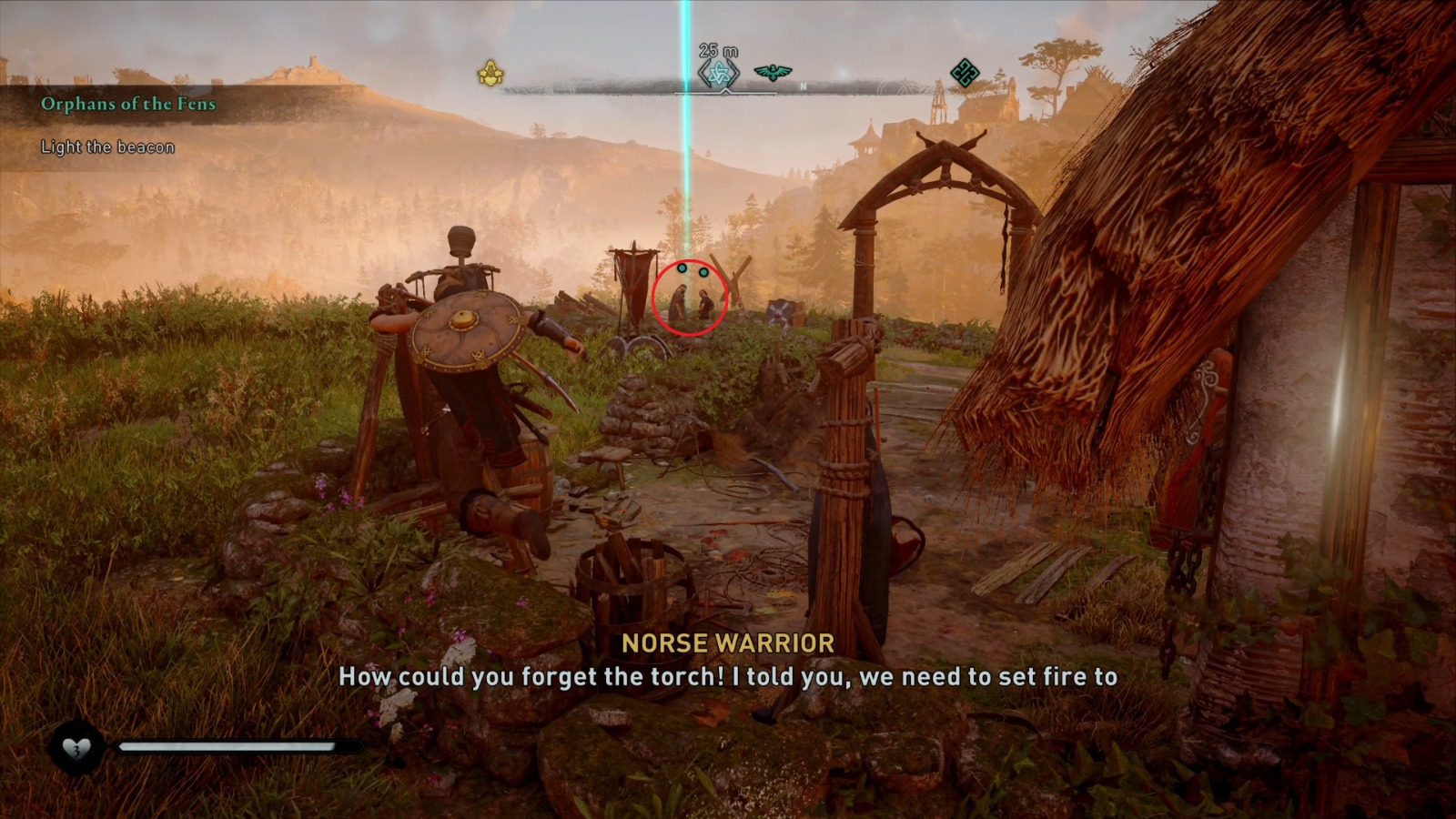Select the raven bird icon on the compass
The image size is (1456, 819).
click(x=775, y=71)
